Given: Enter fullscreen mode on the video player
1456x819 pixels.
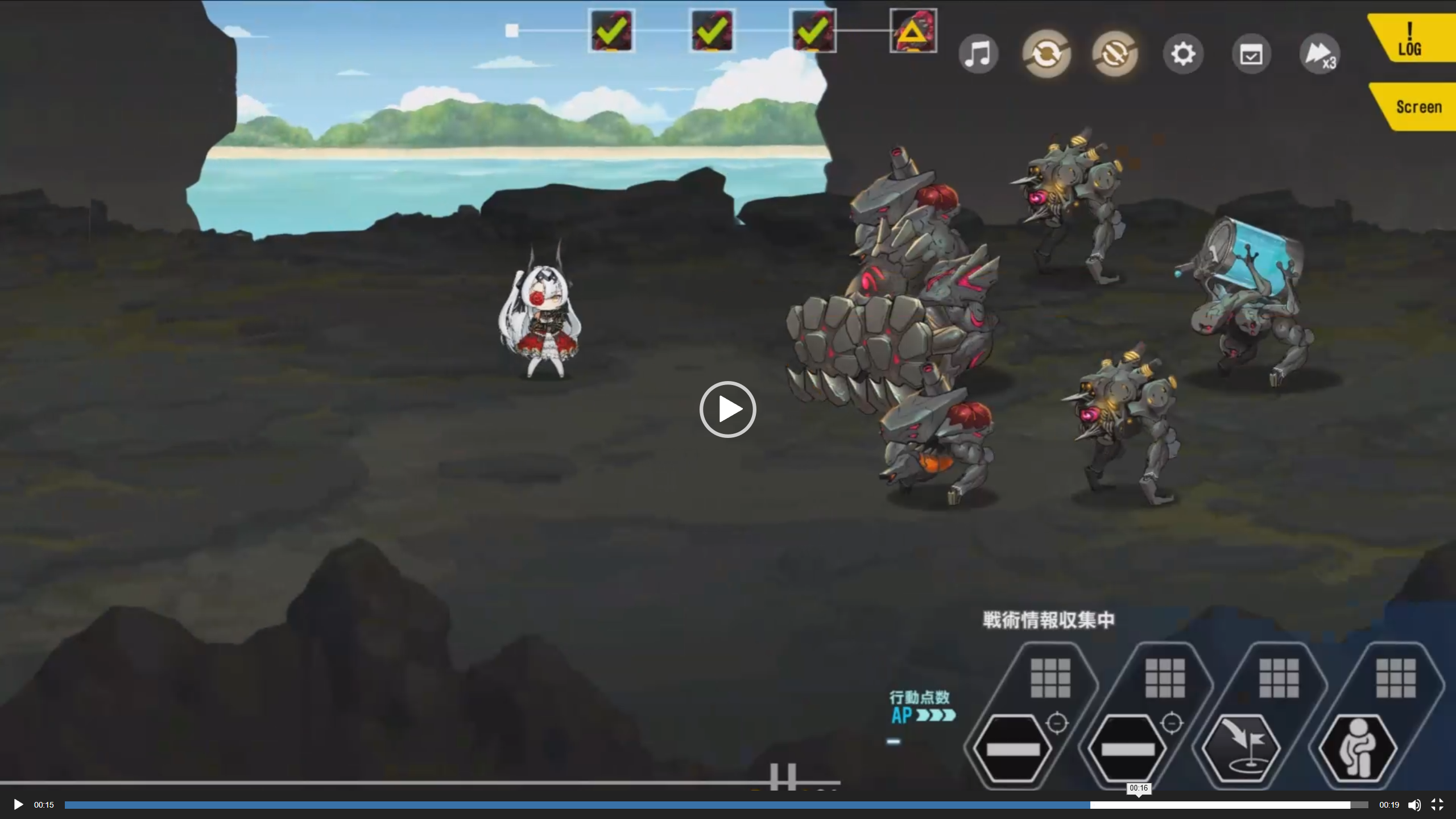Looking at the screenshot, I should (1437, 805).
